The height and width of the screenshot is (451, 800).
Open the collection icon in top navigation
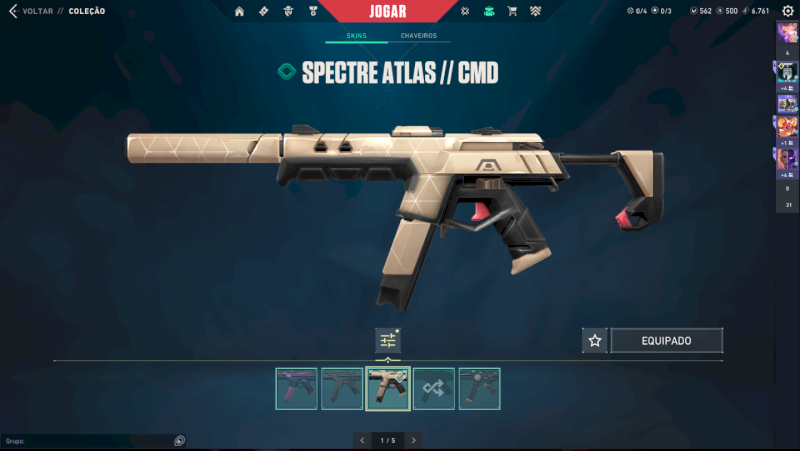click(488, 11)
